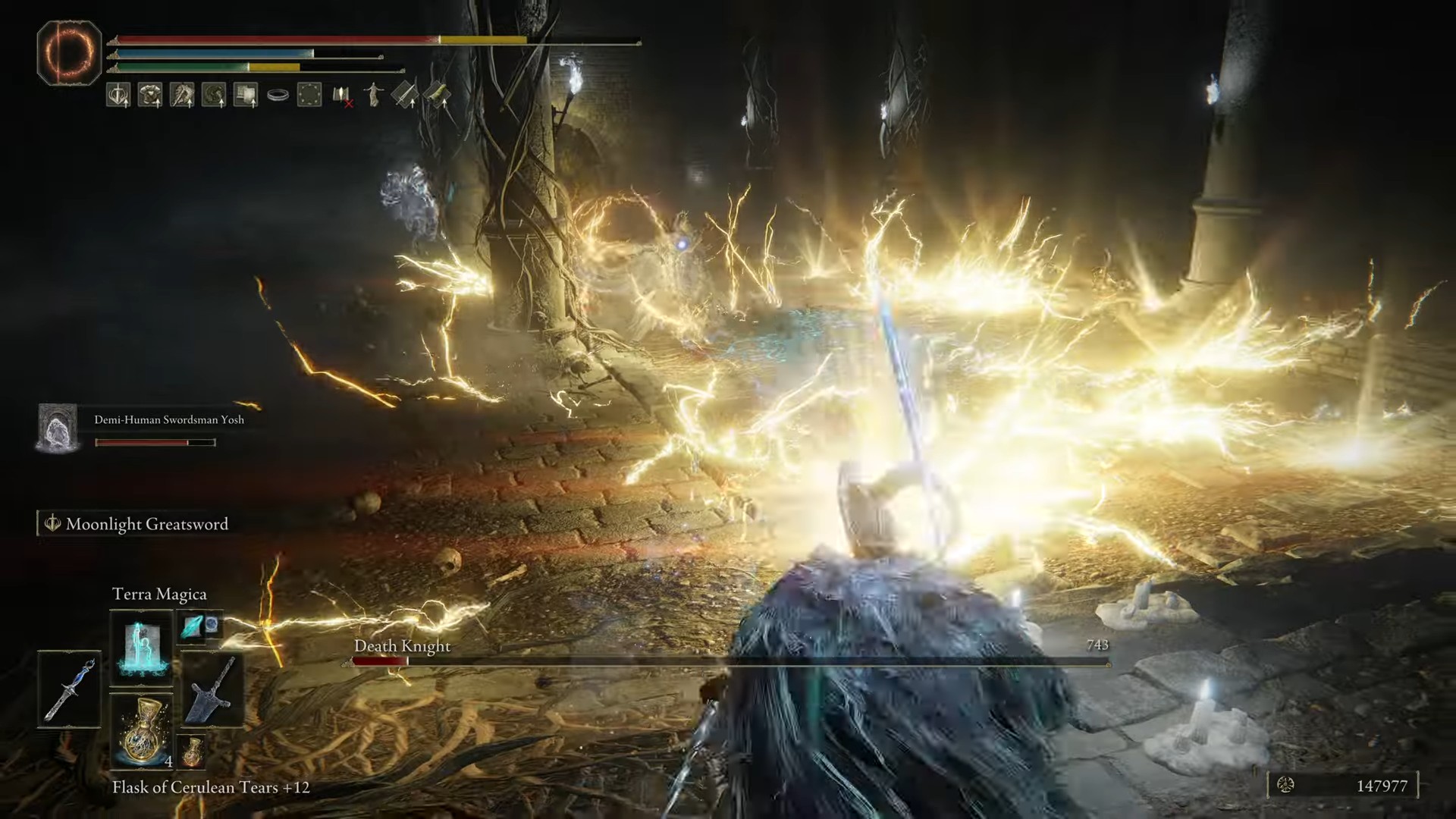
Task: Select the right-hand greatsword slot
Action: point(212,689)
